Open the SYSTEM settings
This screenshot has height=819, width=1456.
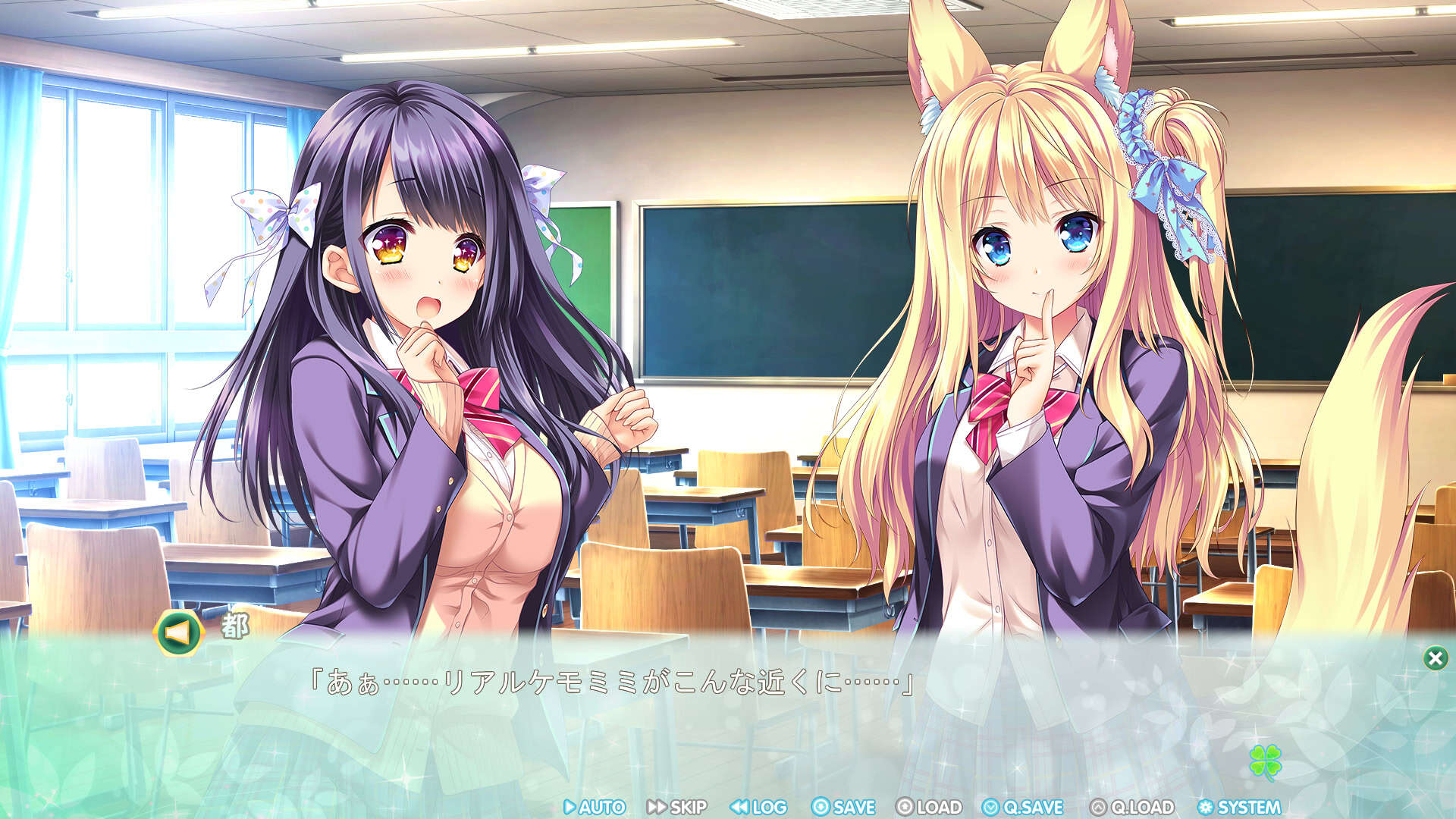point(1239,807)
